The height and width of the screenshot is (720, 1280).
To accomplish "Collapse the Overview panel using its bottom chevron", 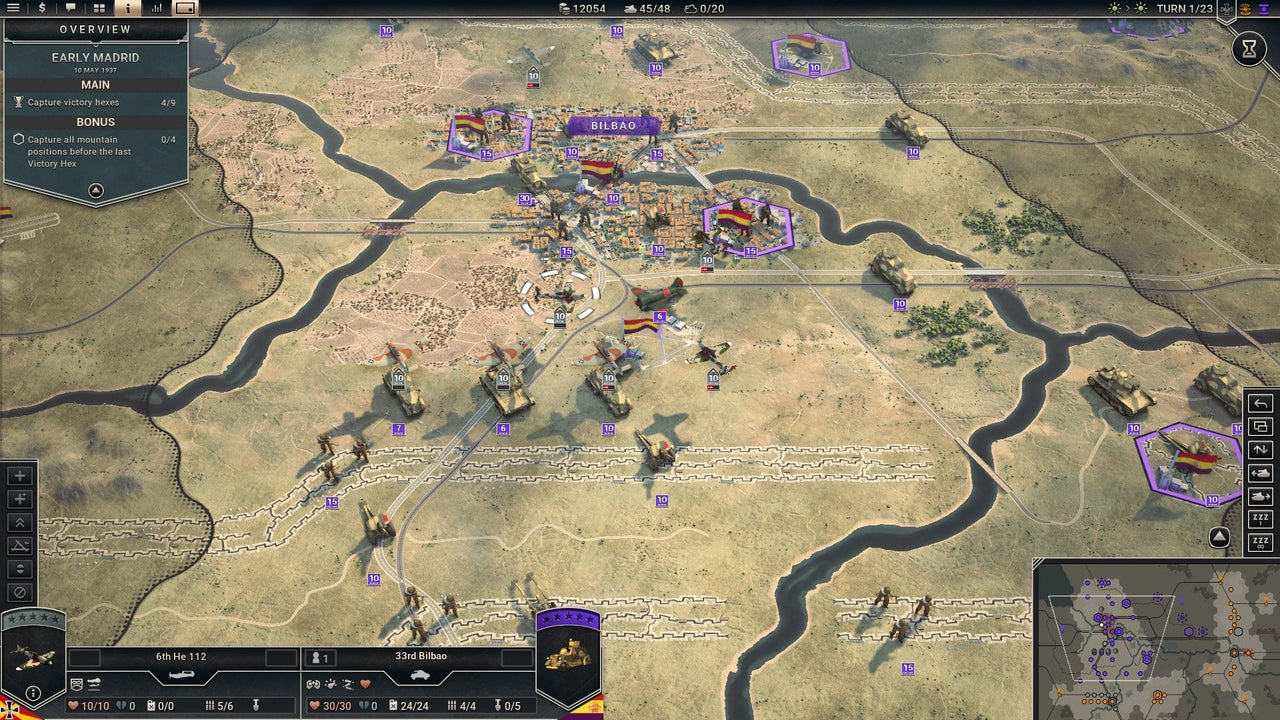I will coord(96,192).
